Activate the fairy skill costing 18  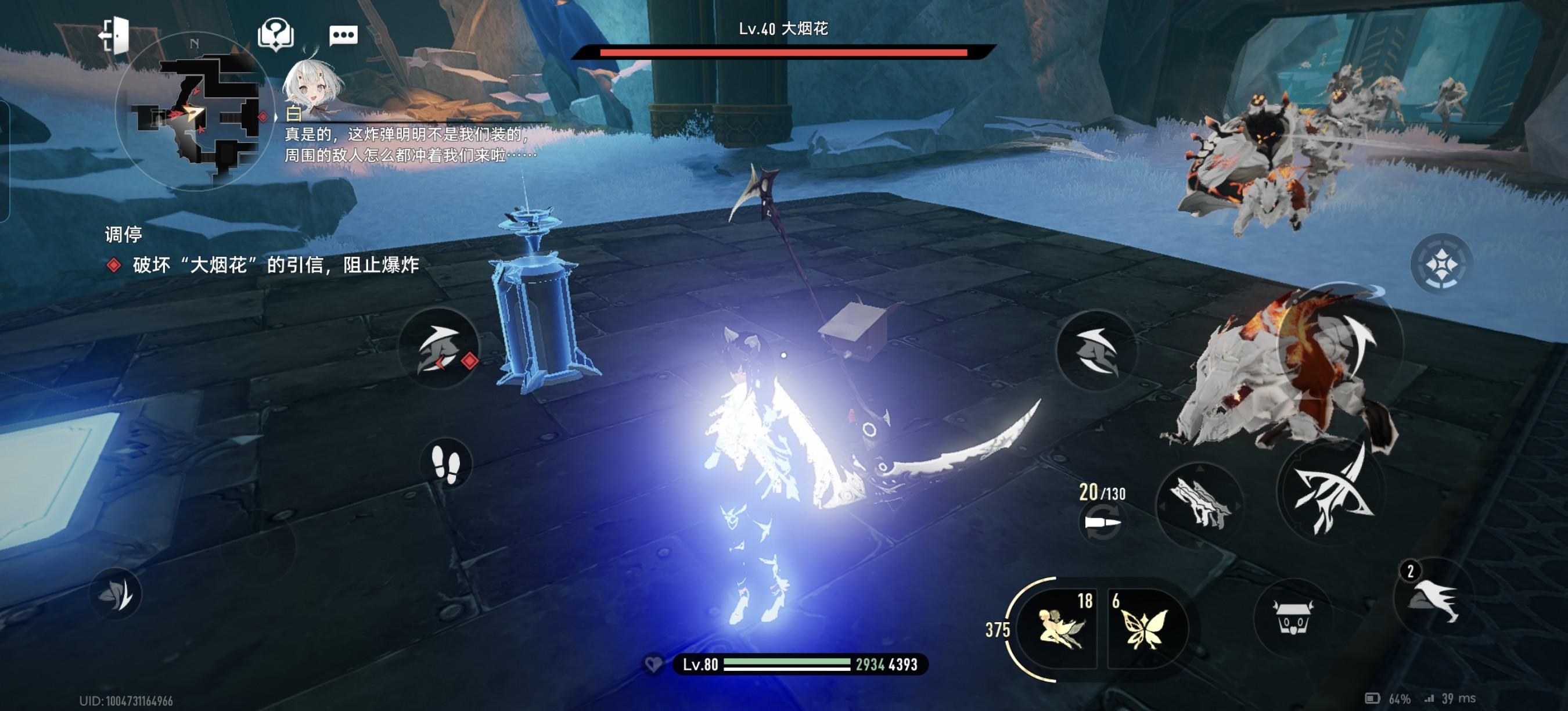[x=1060, y=627]
